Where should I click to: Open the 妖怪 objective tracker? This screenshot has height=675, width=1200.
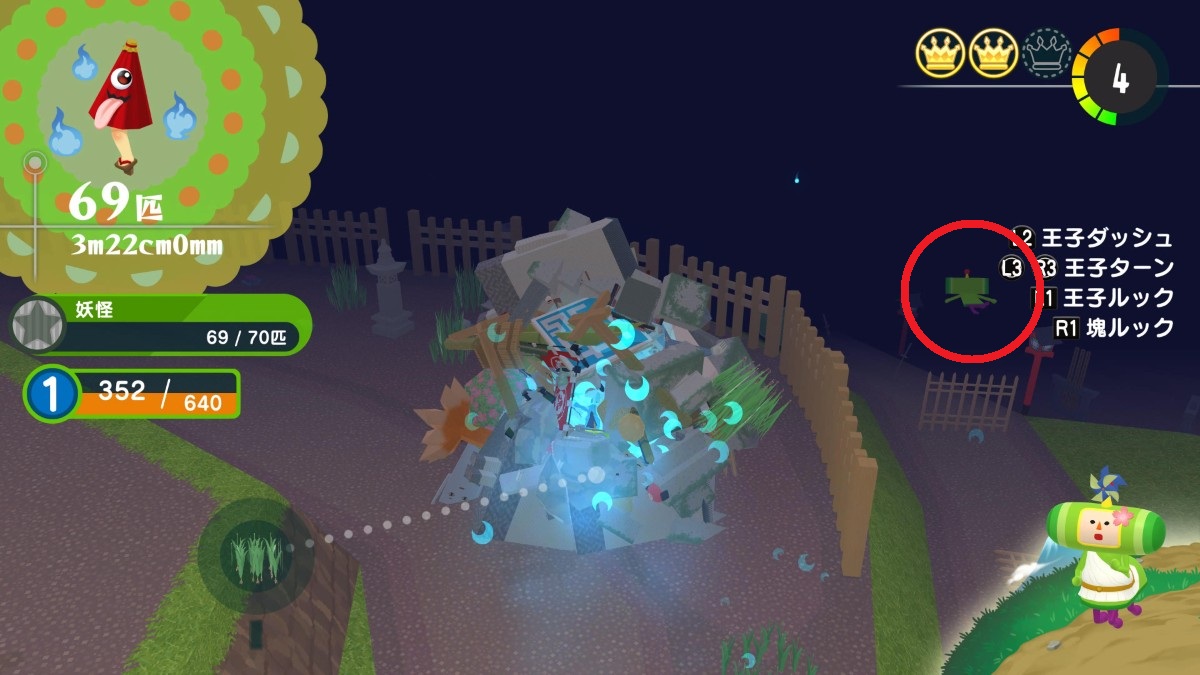point(160,324)
